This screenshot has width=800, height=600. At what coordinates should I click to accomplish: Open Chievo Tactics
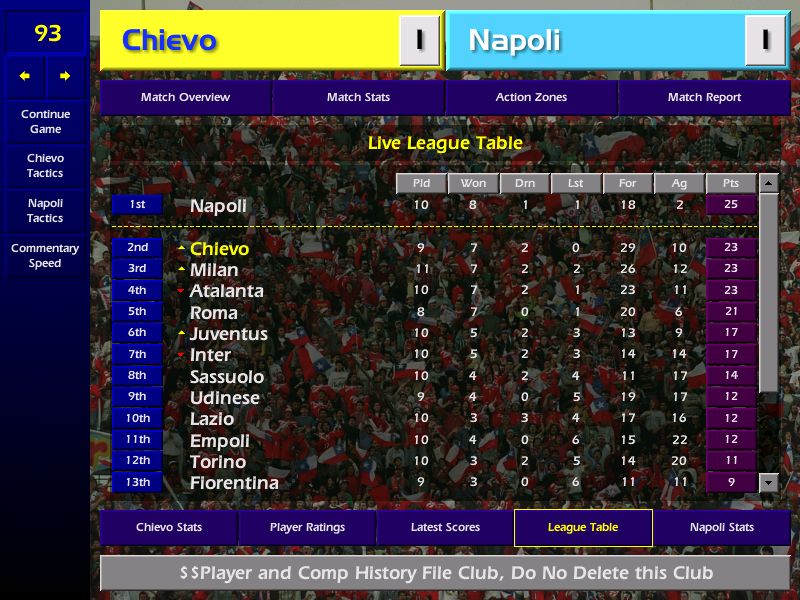(45, 165)
